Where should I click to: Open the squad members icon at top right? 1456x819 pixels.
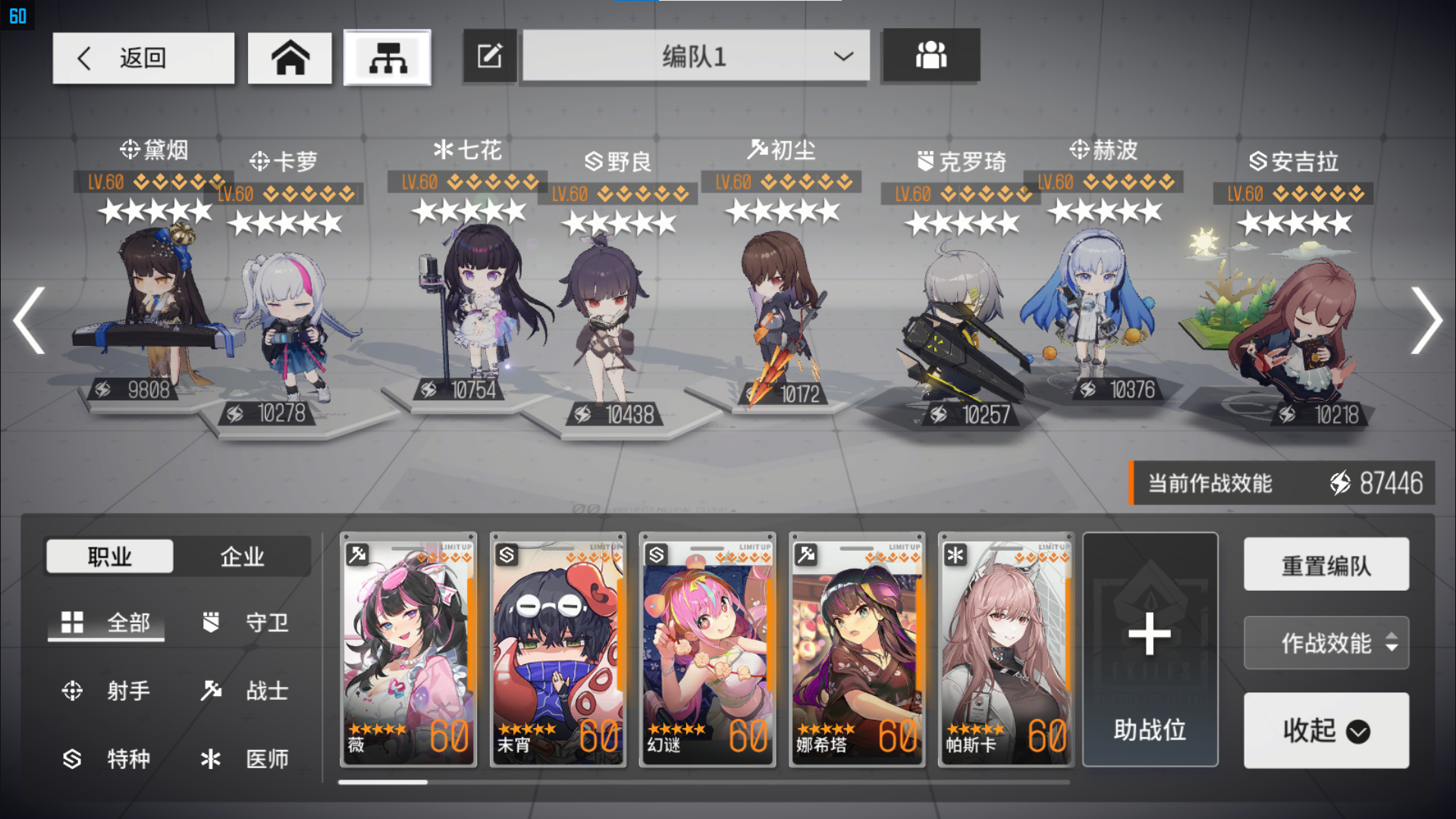[931, 55]
